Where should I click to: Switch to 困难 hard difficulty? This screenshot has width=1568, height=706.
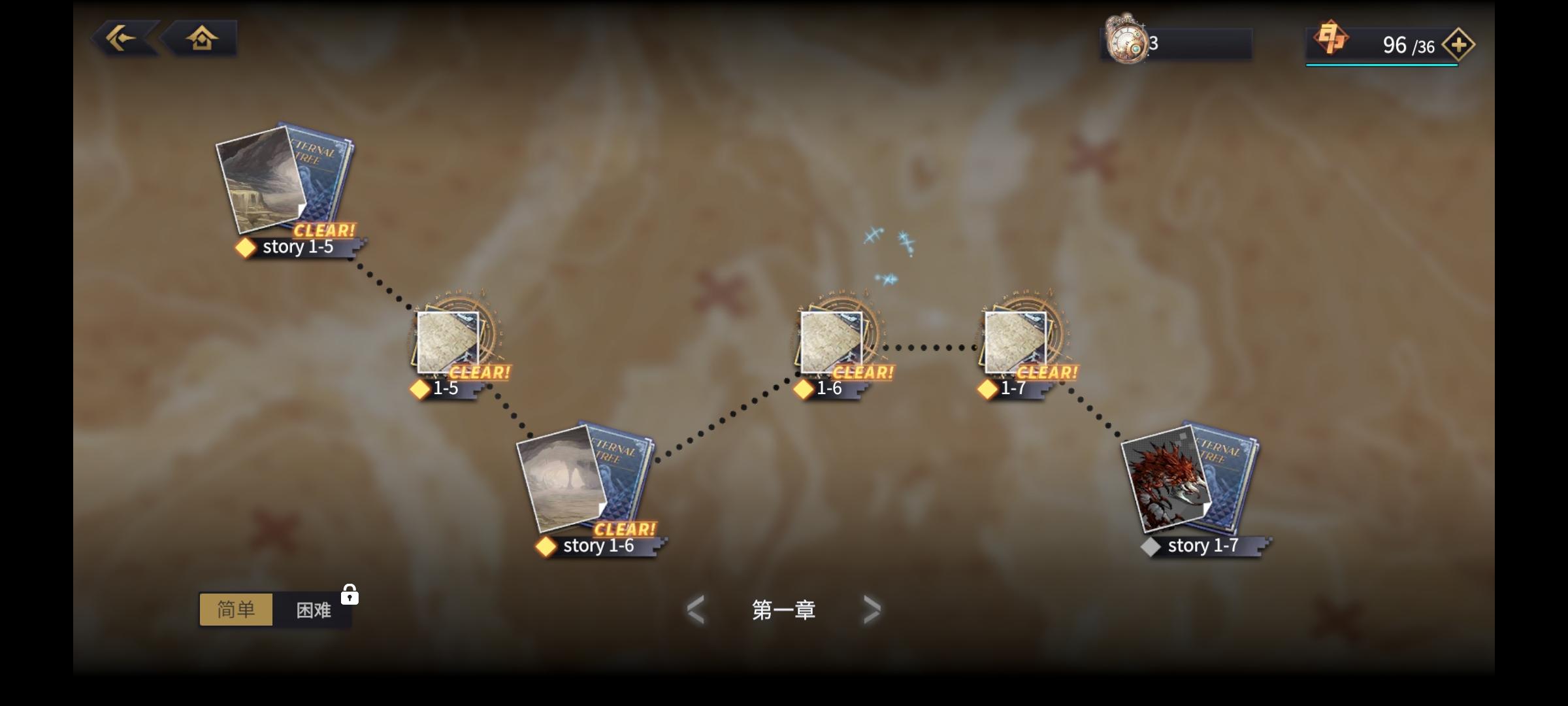pos(312,609)
